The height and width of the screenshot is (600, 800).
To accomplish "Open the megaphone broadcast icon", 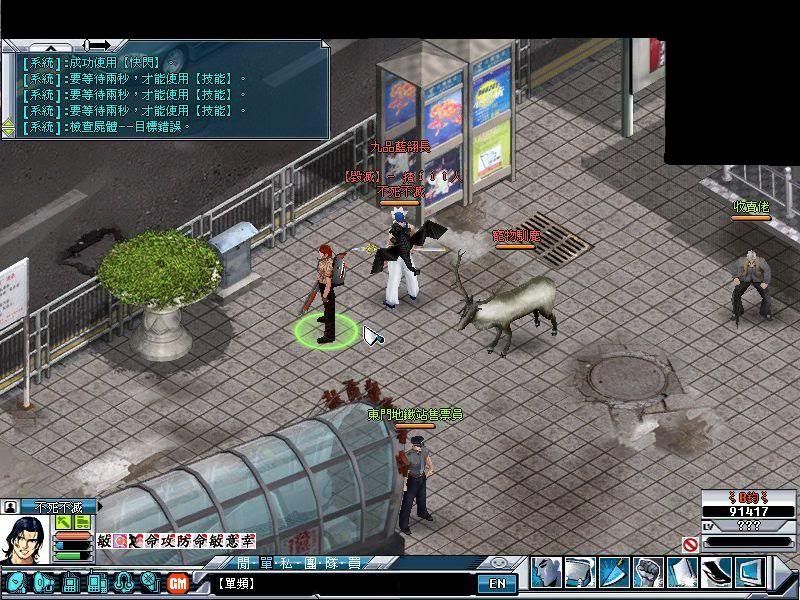I will coord(43,582).
